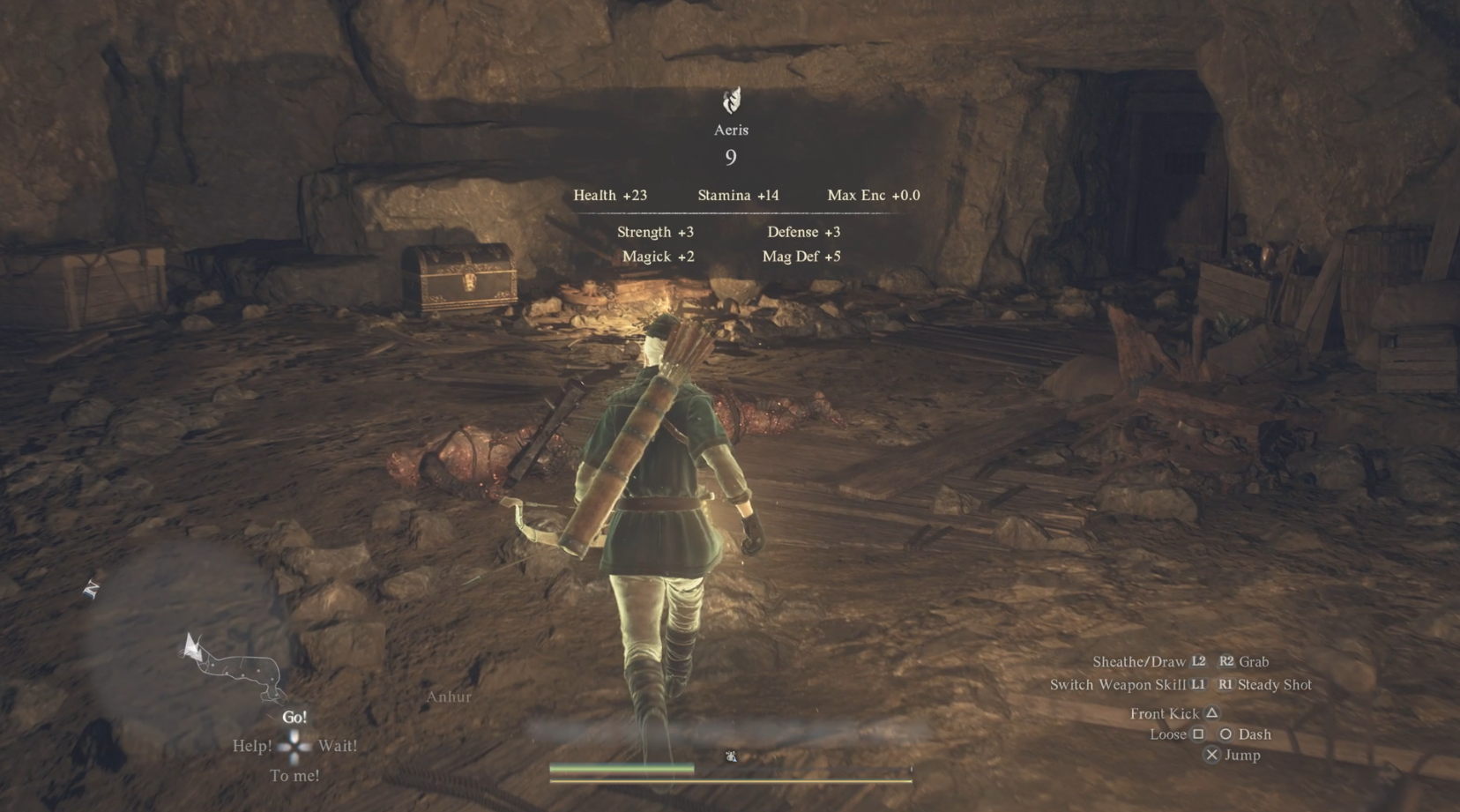The image size is (1460, 812).
Task: Click the cross Jump button icon
Action: [1211, 755]
